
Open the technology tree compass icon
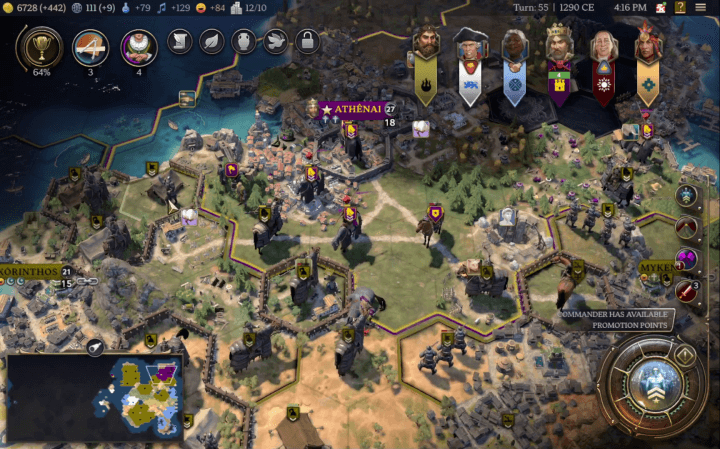click(x=91, y=47)
